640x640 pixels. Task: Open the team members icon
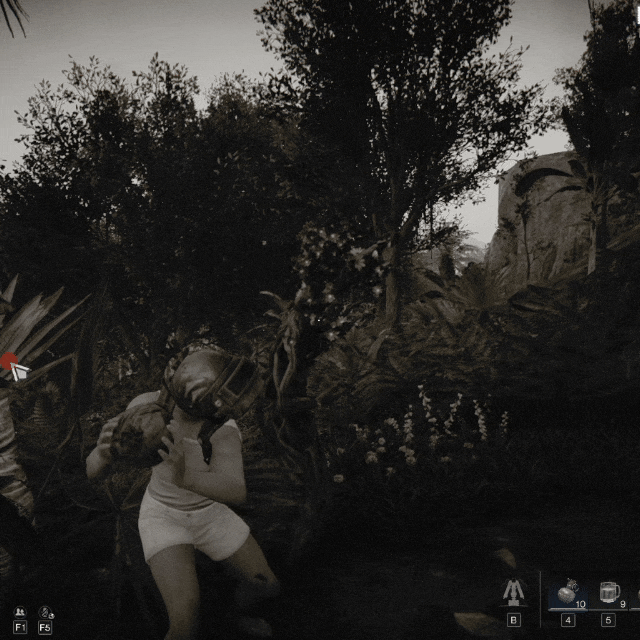[x=20, y=612]
